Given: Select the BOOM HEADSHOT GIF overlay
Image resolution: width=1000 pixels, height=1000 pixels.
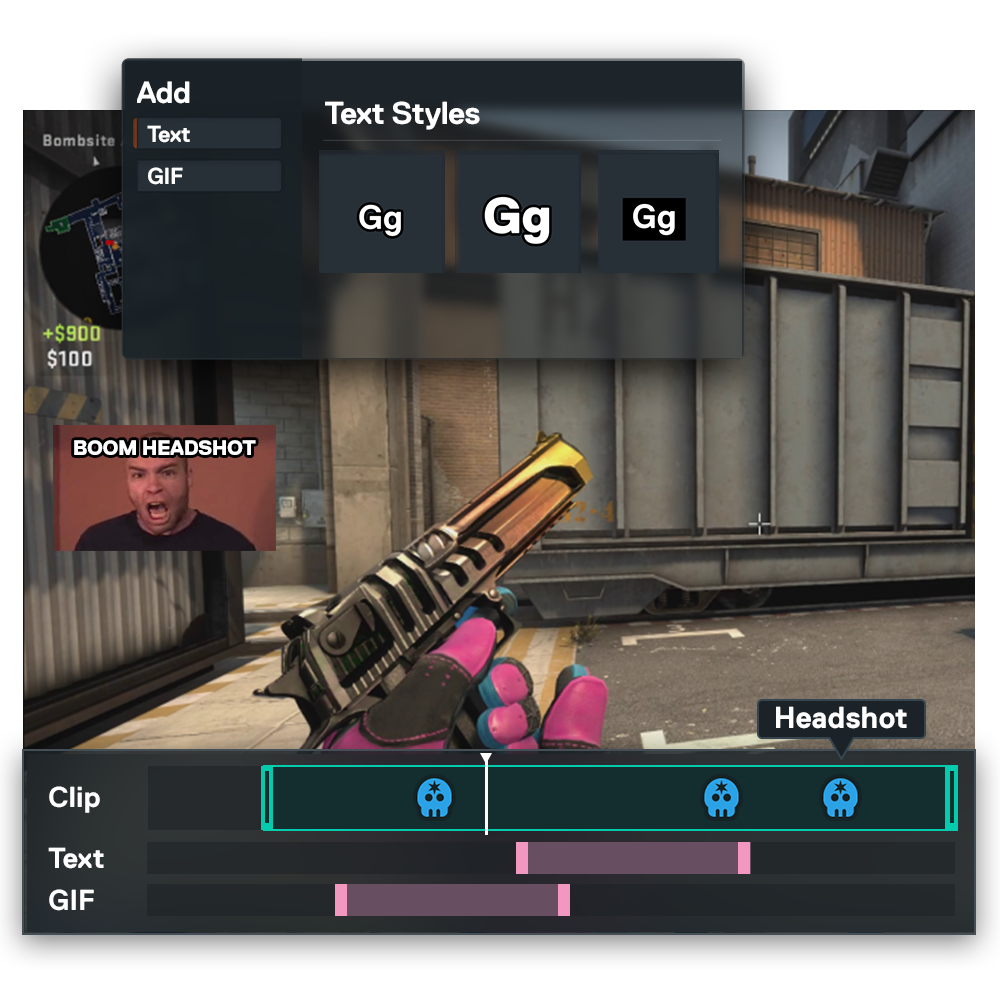Looking at the screenshot, I should 164,490.
